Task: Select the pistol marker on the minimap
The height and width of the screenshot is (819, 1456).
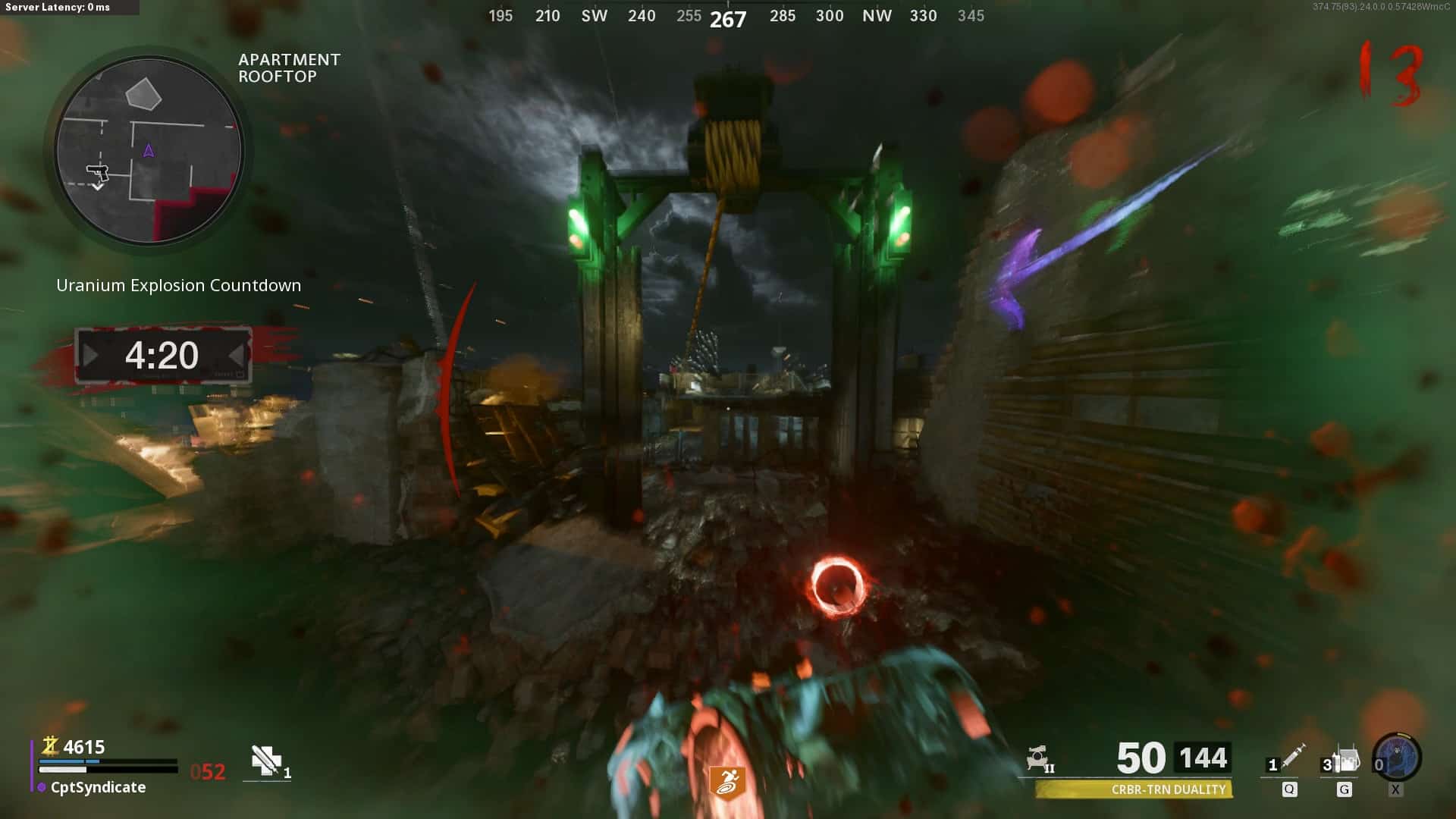Action: coord(98,174)
